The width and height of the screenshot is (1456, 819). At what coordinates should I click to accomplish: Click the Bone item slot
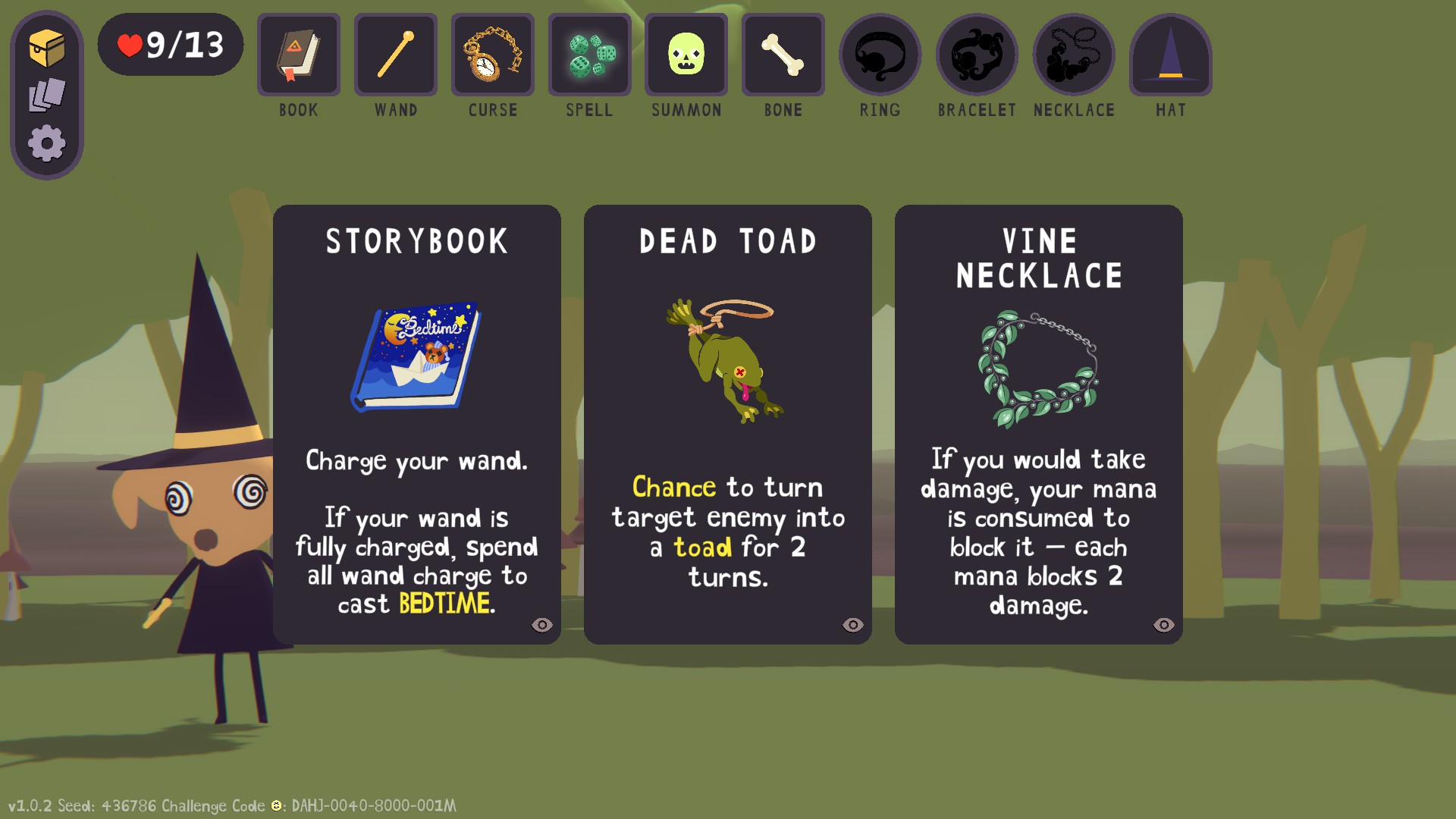783,55
